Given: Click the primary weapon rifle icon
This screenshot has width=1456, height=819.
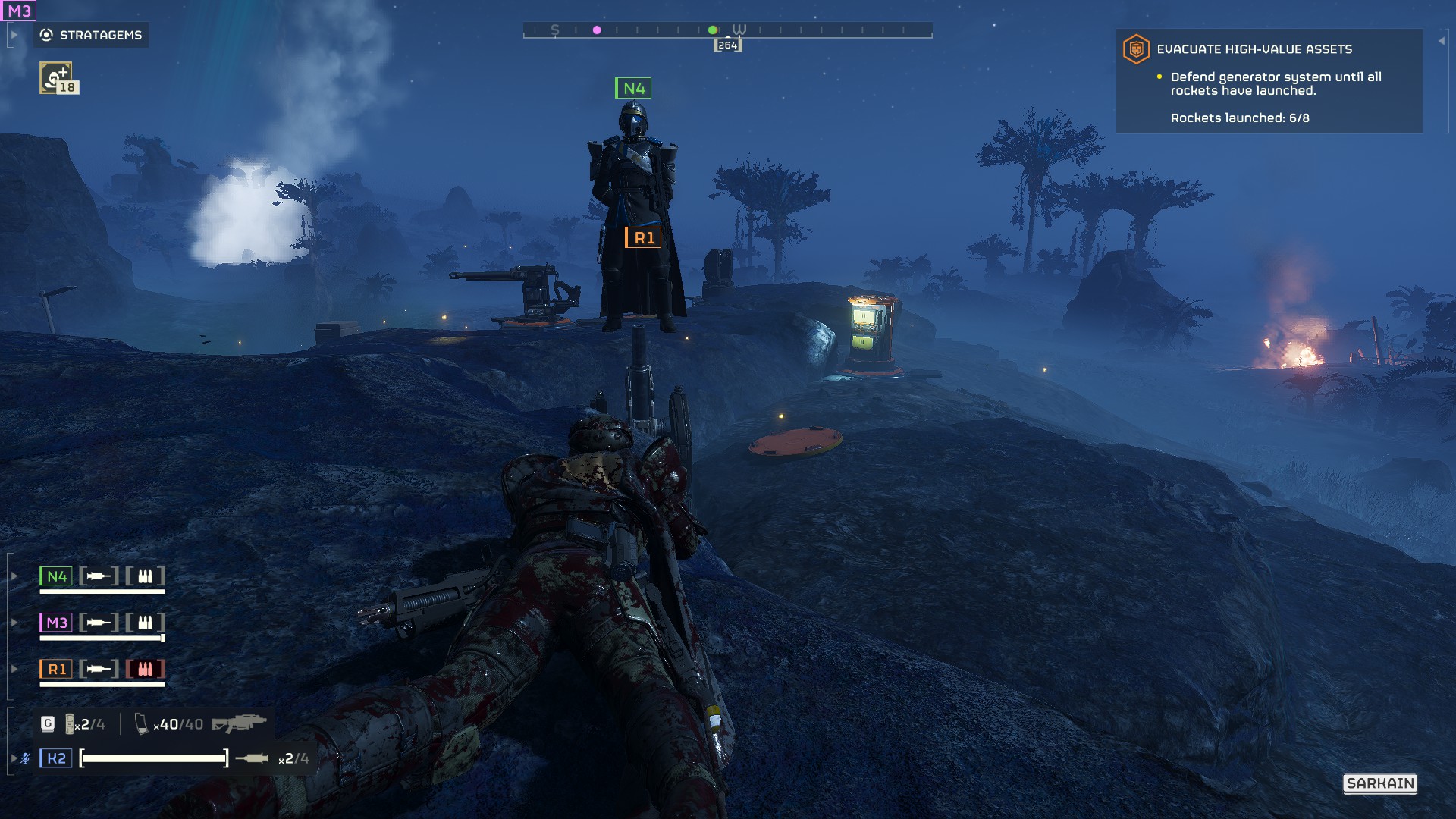Looking at the screenshot, I should tap(239, 723).
